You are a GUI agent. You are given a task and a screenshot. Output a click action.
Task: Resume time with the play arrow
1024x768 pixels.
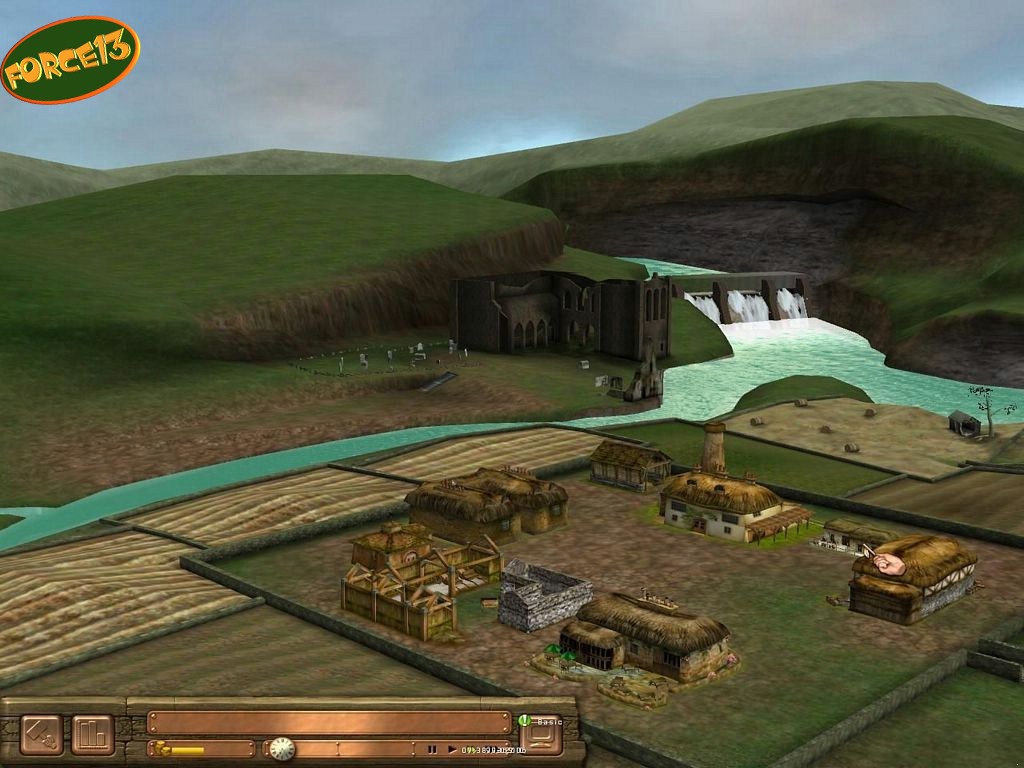[452, 749]
